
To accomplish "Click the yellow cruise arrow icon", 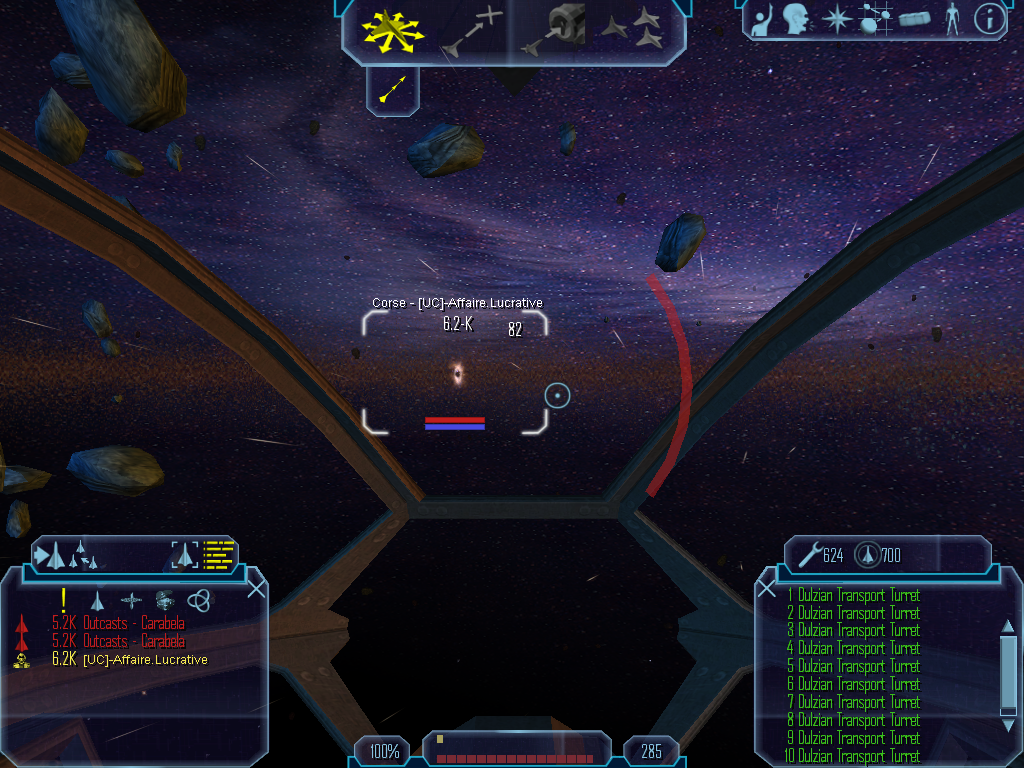I will click(x=392, y=92).
